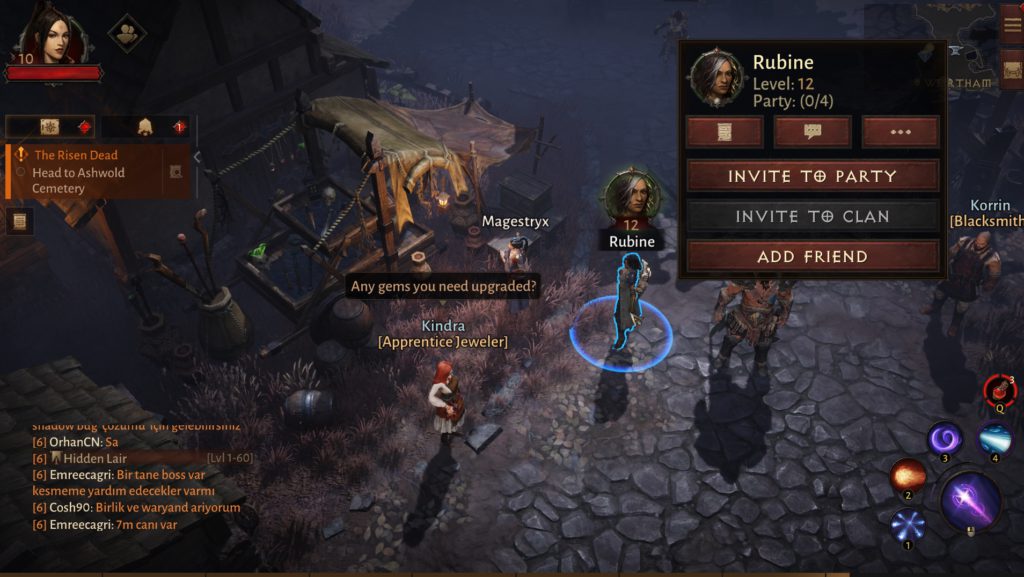Switch to the bell notifications tab

(x=146, y=127)
